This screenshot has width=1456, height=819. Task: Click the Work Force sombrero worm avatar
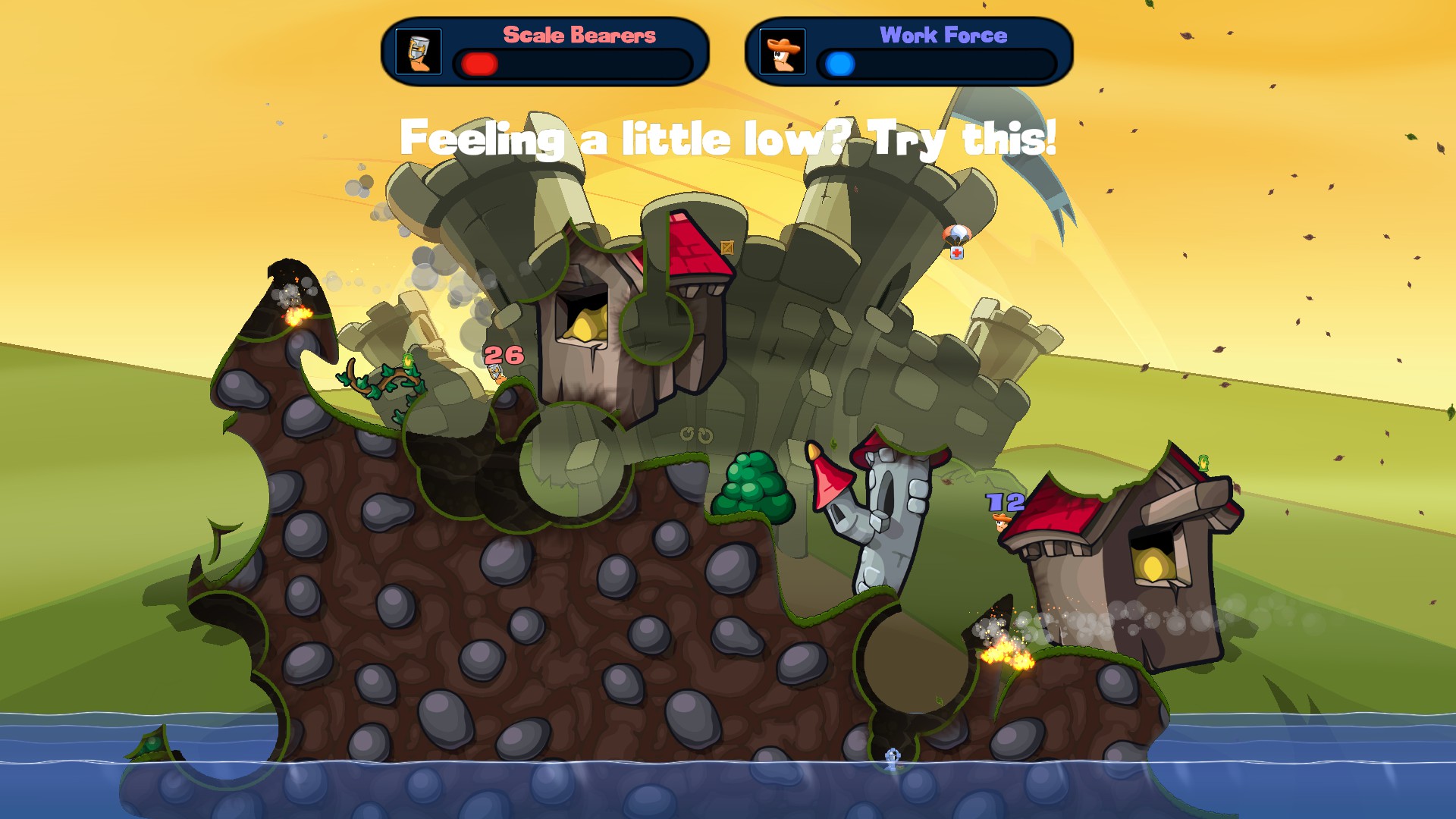click(x=782, y=52)
